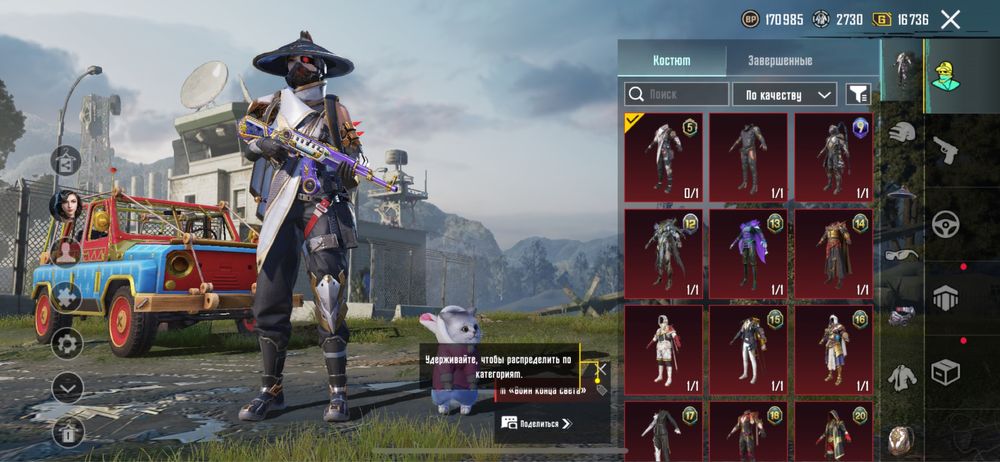Select the equipped costume with yellow checkmark
The height and width of the screenshot is (462, 1000).
[663, 157]
